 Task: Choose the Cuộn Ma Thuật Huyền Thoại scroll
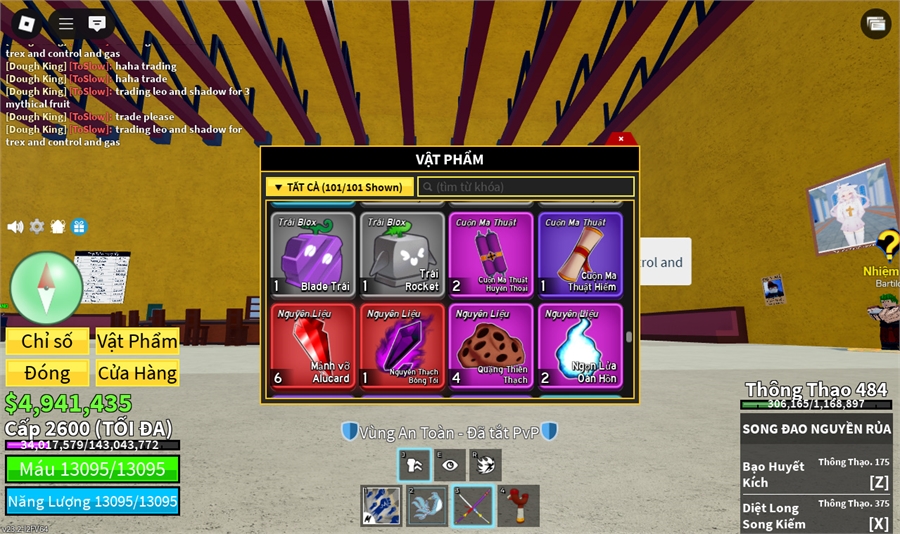point(491,254)
